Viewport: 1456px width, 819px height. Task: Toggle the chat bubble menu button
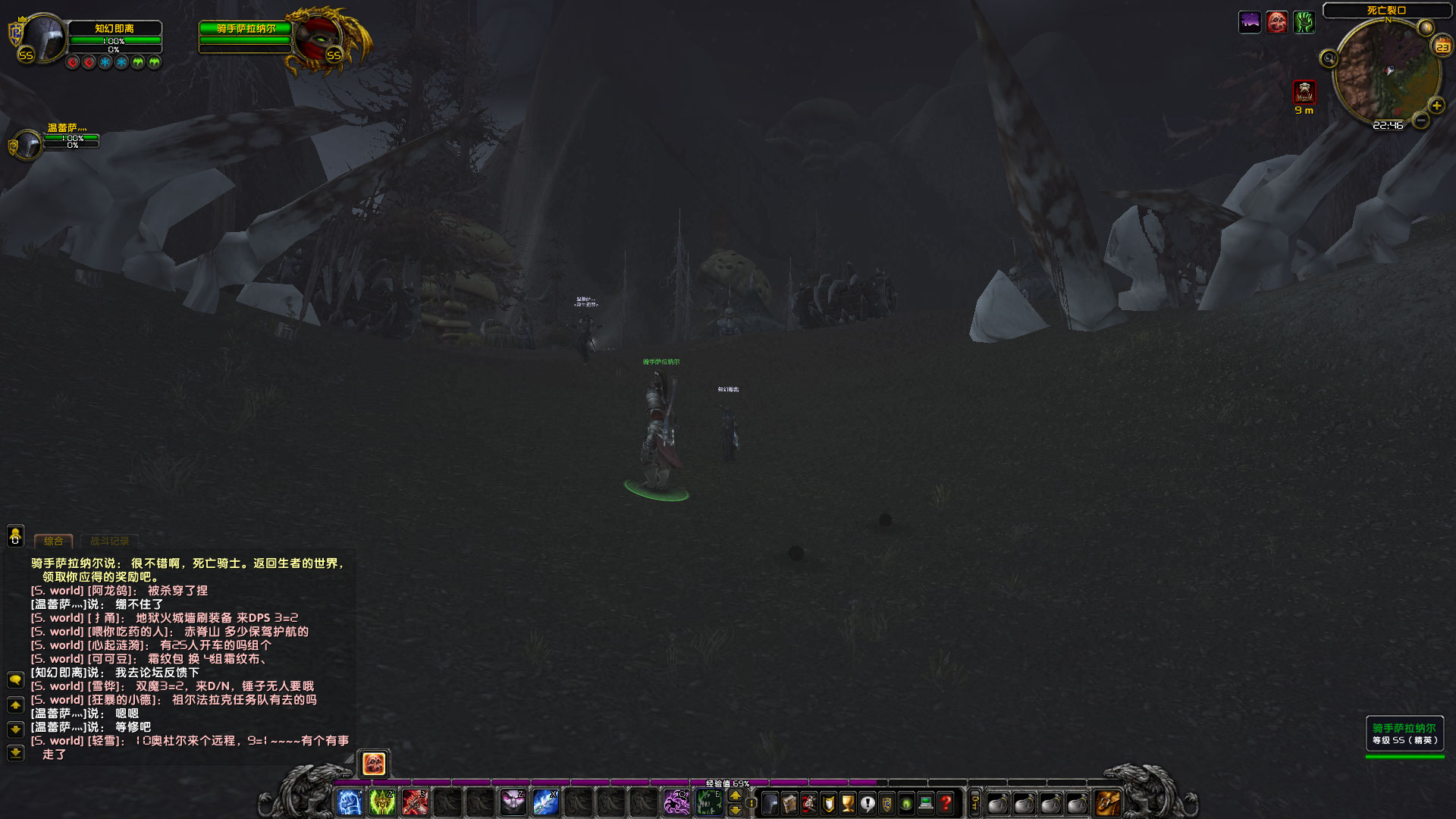point(14,679)
